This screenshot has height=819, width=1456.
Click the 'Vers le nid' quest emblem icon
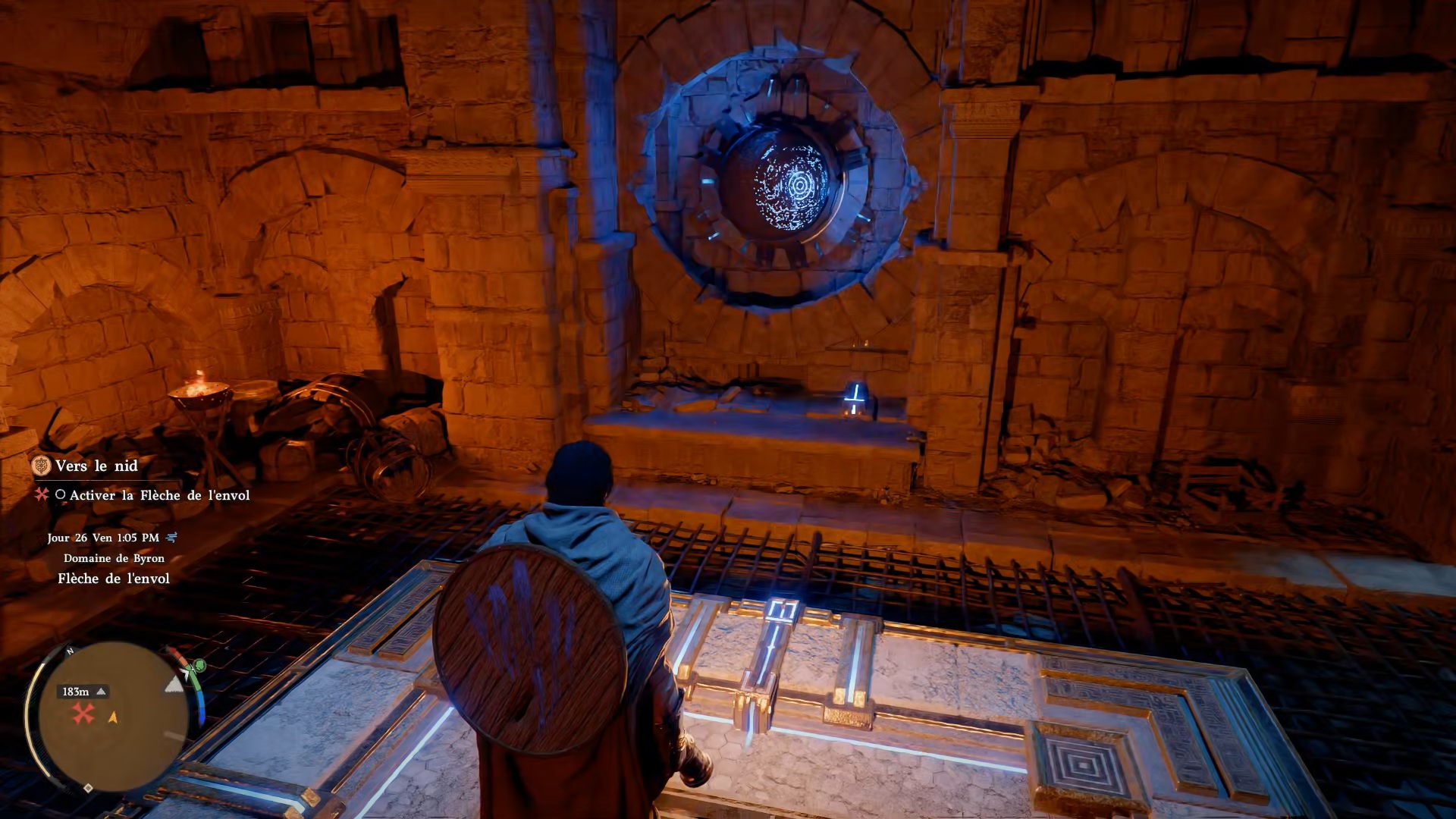tap(42, 466)
